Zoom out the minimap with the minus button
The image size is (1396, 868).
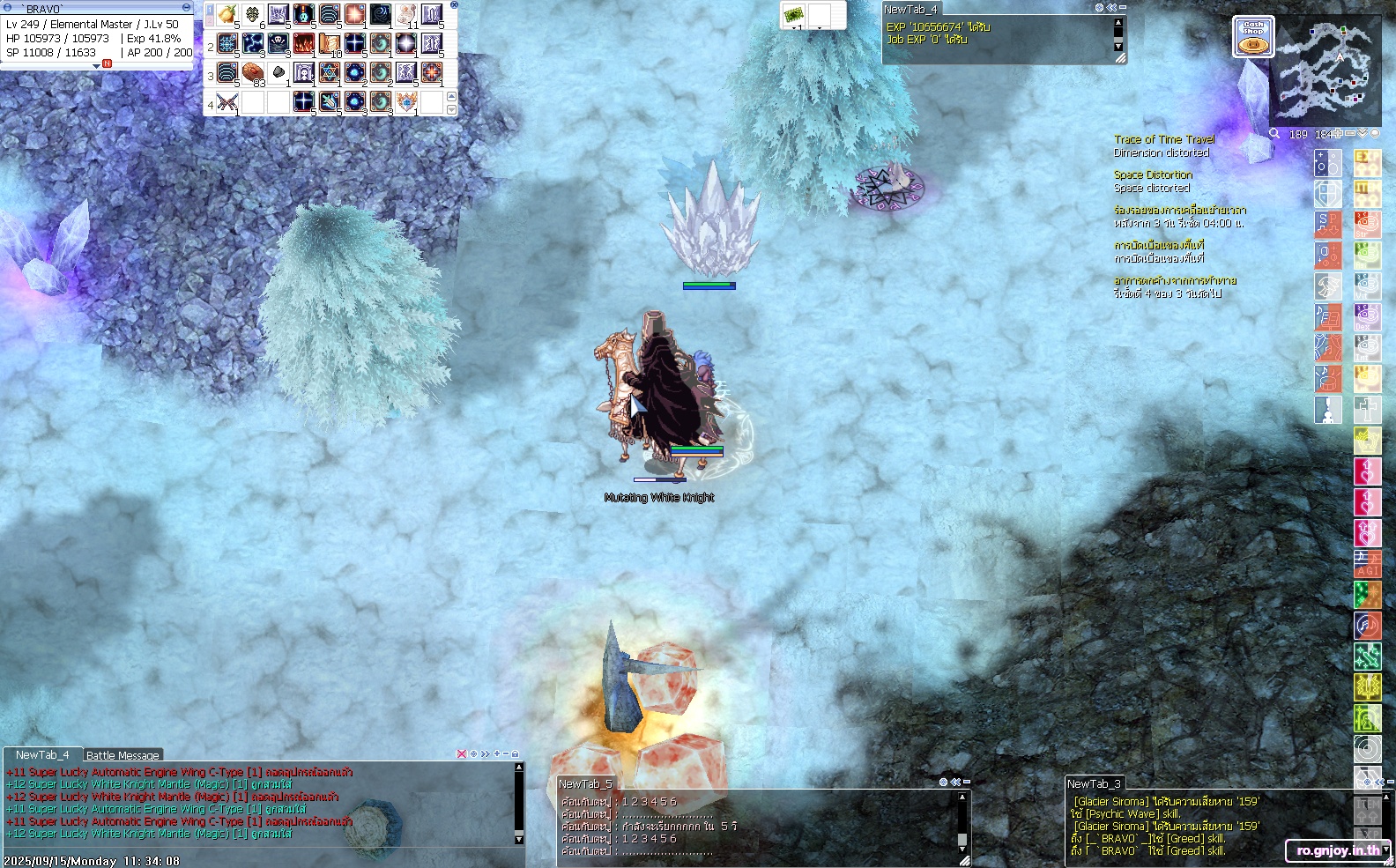pyautogui.click(x=1350, y=134)
